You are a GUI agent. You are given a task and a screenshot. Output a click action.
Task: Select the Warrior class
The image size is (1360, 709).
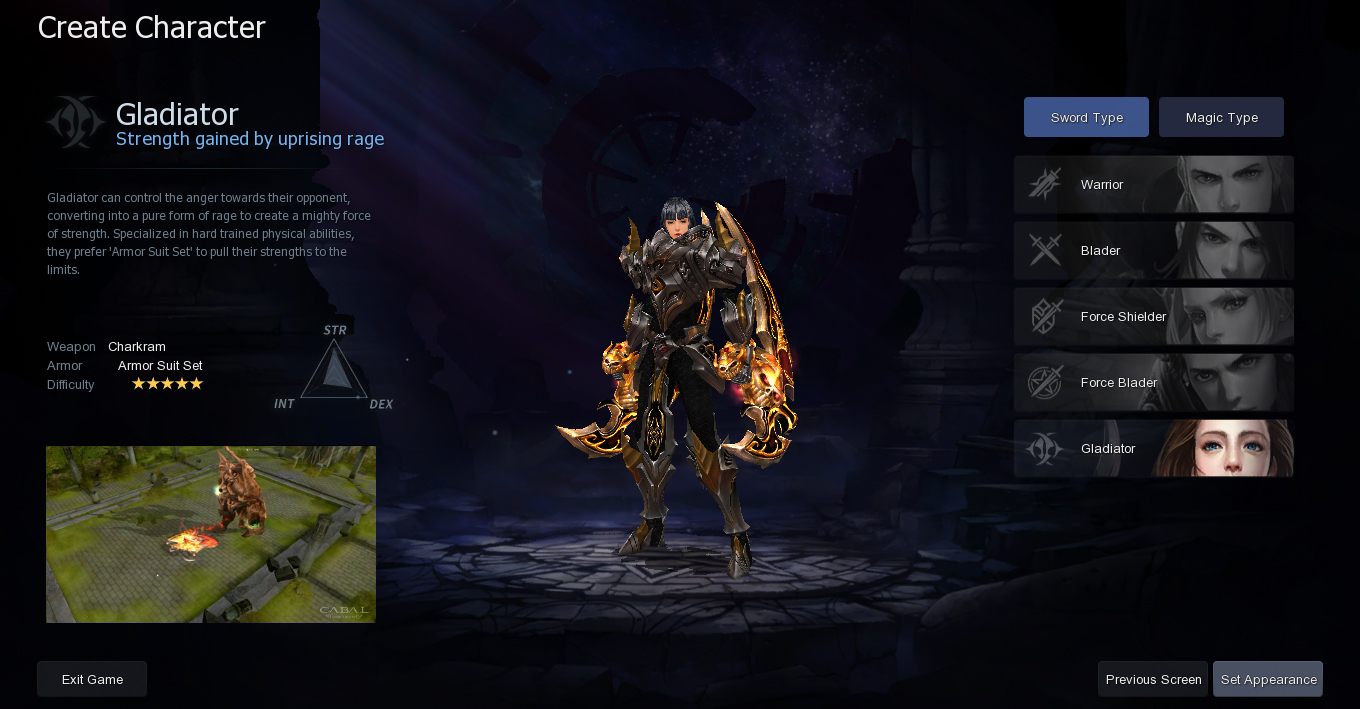tap(1153, 185)
